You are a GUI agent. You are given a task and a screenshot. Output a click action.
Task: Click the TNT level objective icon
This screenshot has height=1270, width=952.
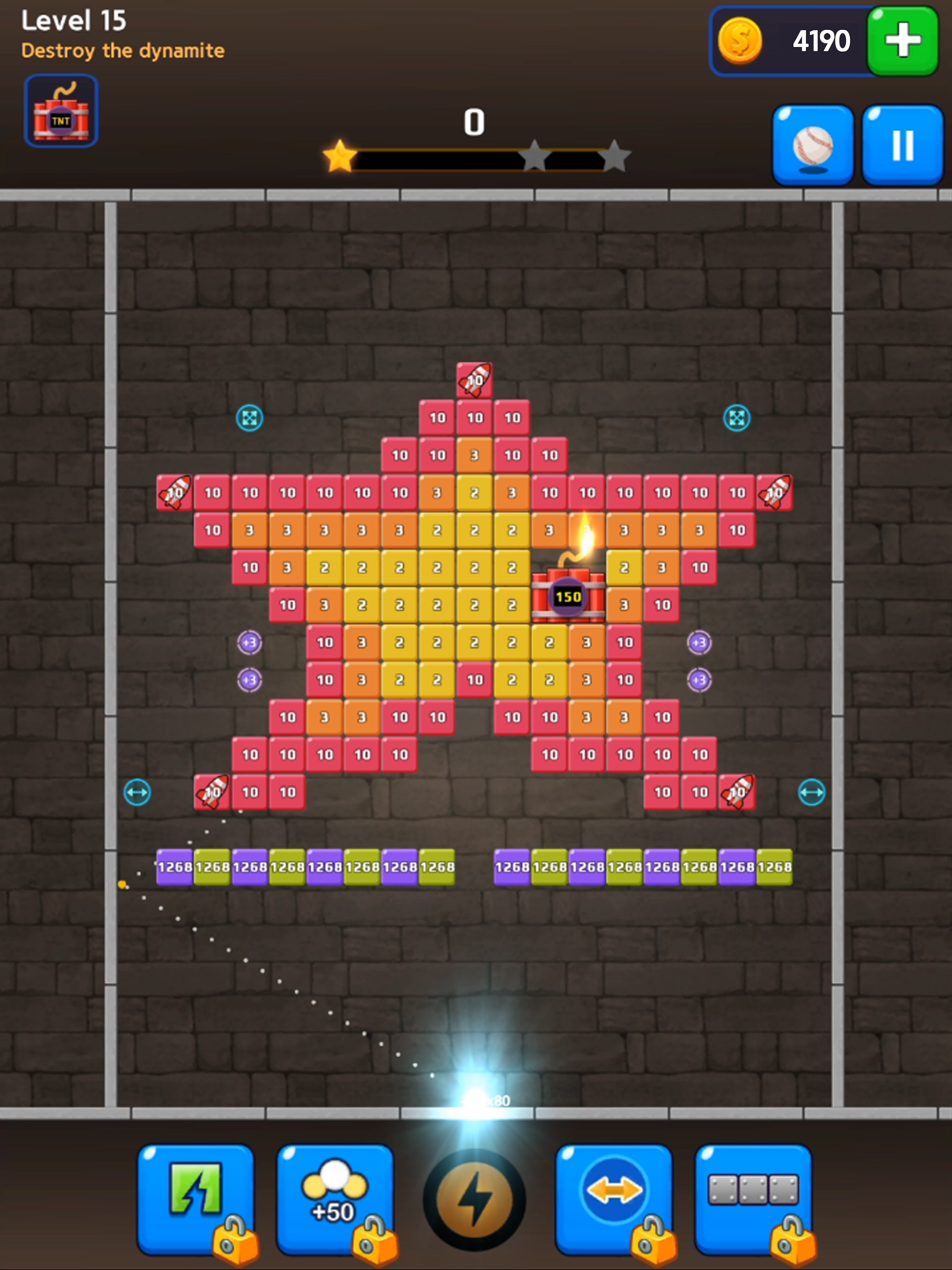[x=61, y=111]
